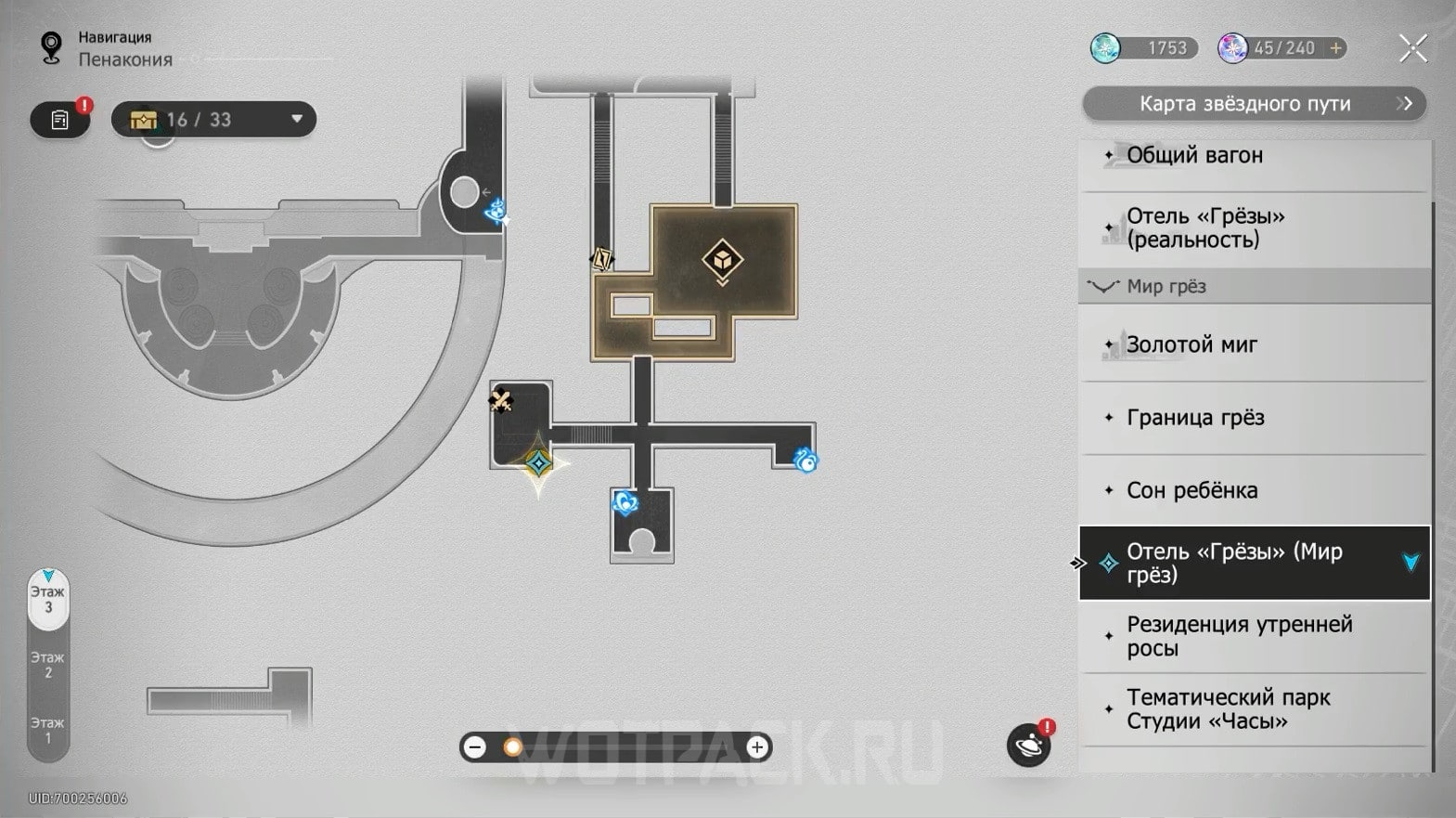Click the crossed swords enemy marker
The image size is (1456, 818).
pyautogui.click(x=502, y=399)
